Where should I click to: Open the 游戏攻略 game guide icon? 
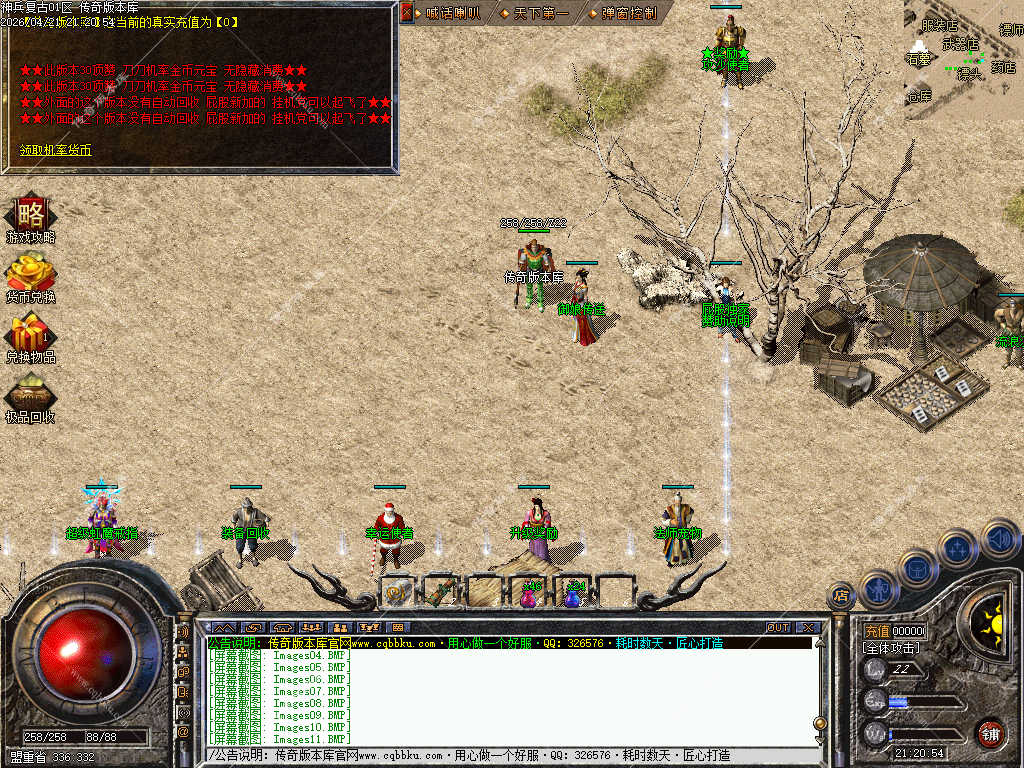click(30, 216)
